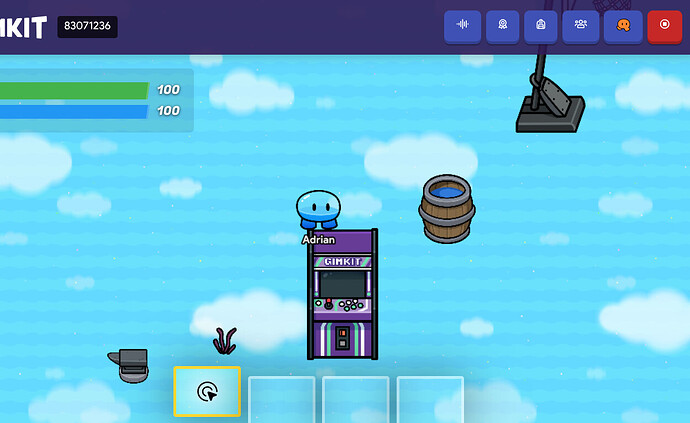Click the game code 83071236
The image size is (690, 423).
tap(87, 27)
